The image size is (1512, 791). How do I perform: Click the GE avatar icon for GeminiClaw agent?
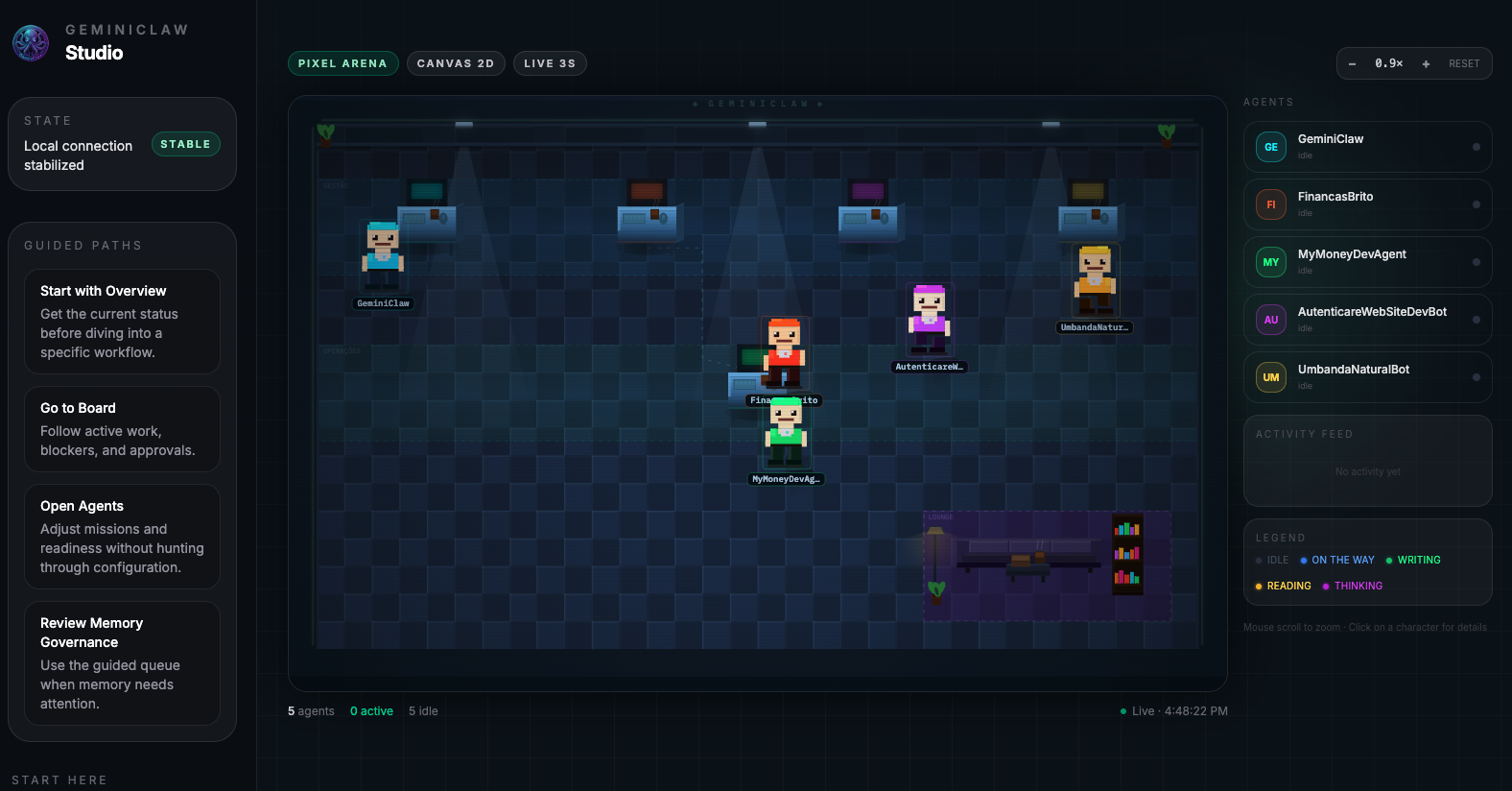click(1270, 147)
